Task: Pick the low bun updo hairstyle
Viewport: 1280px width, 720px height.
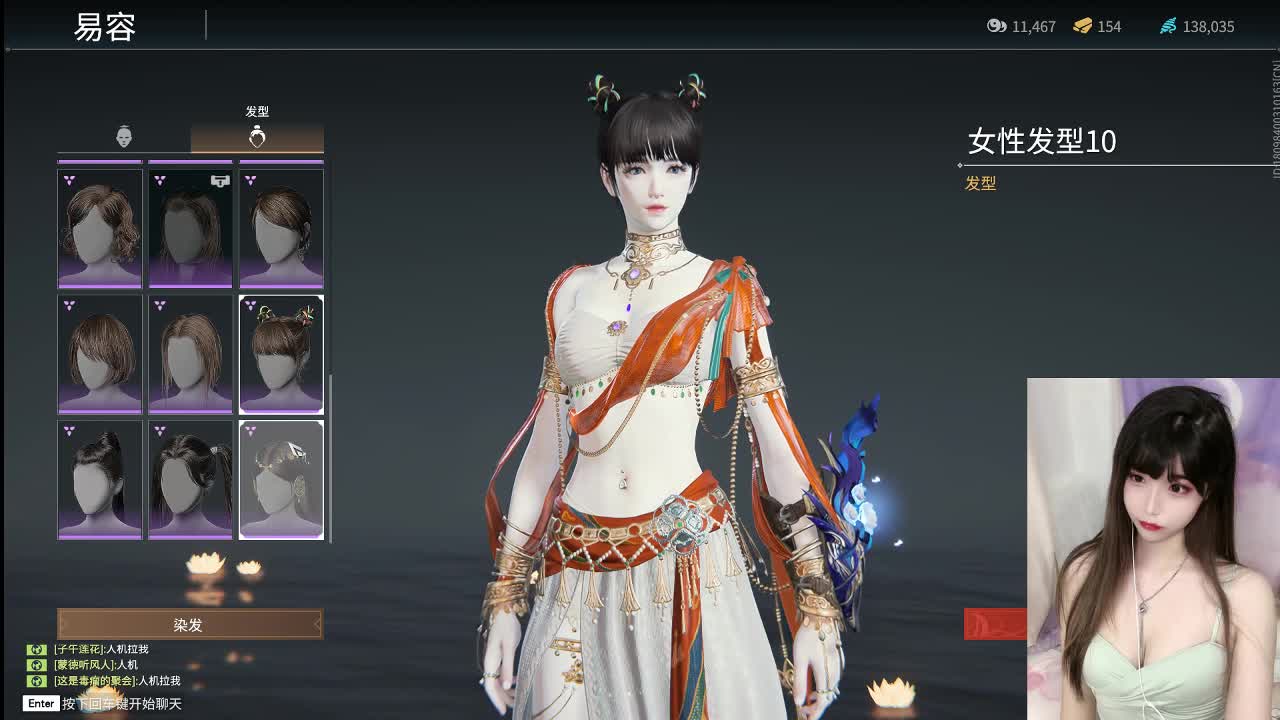Action: click(x=281, y=229)
